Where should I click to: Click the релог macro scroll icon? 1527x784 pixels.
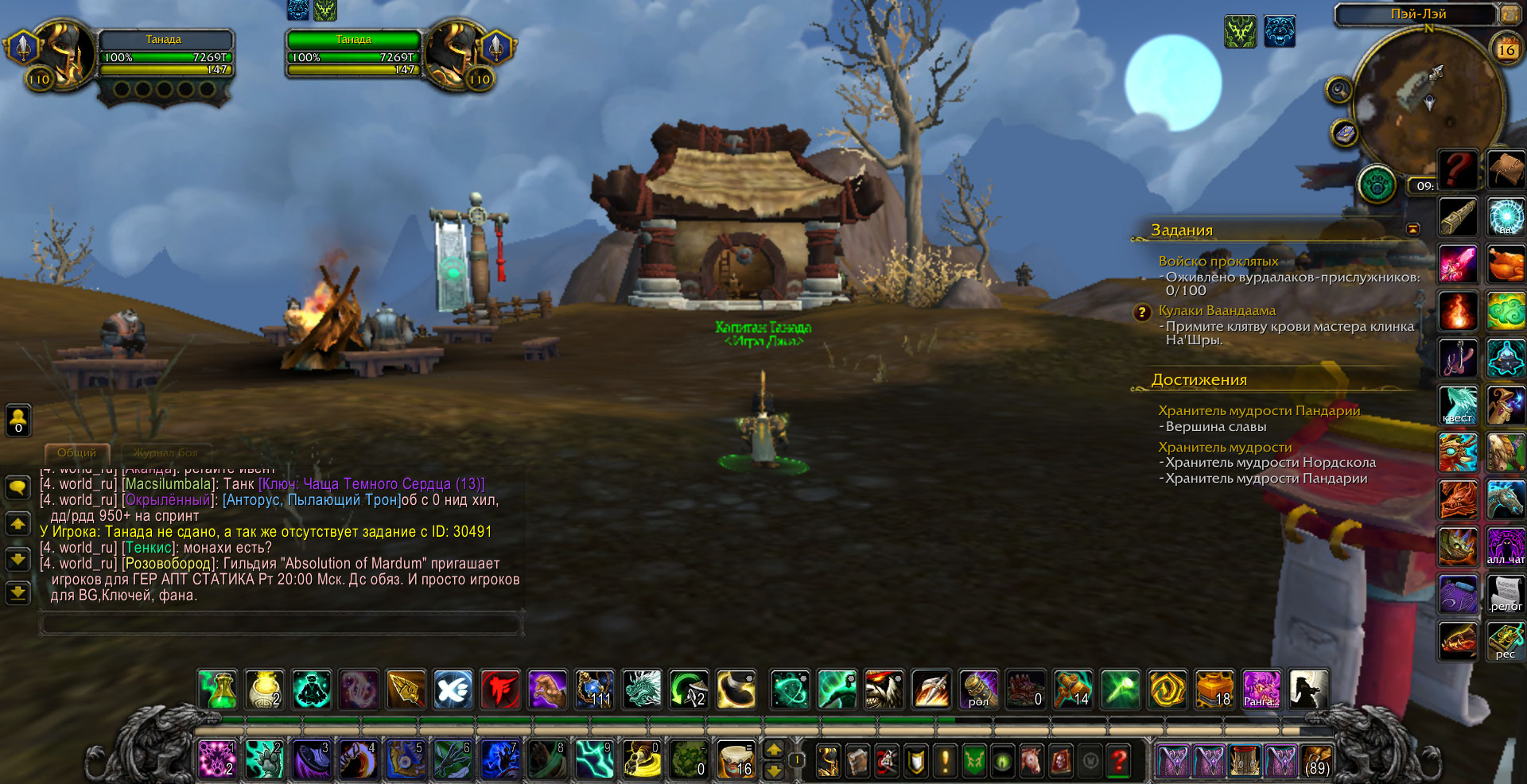click(1506, 594)
